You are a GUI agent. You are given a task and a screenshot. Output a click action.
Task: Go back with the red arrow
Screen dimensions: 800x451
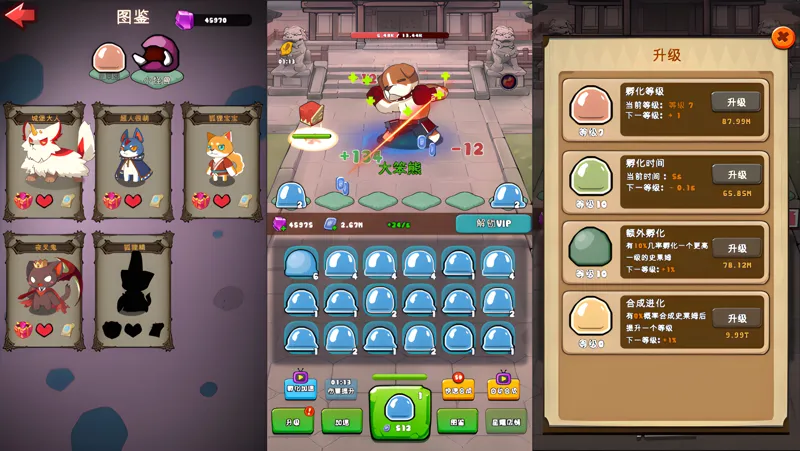(x=20, y=15)
